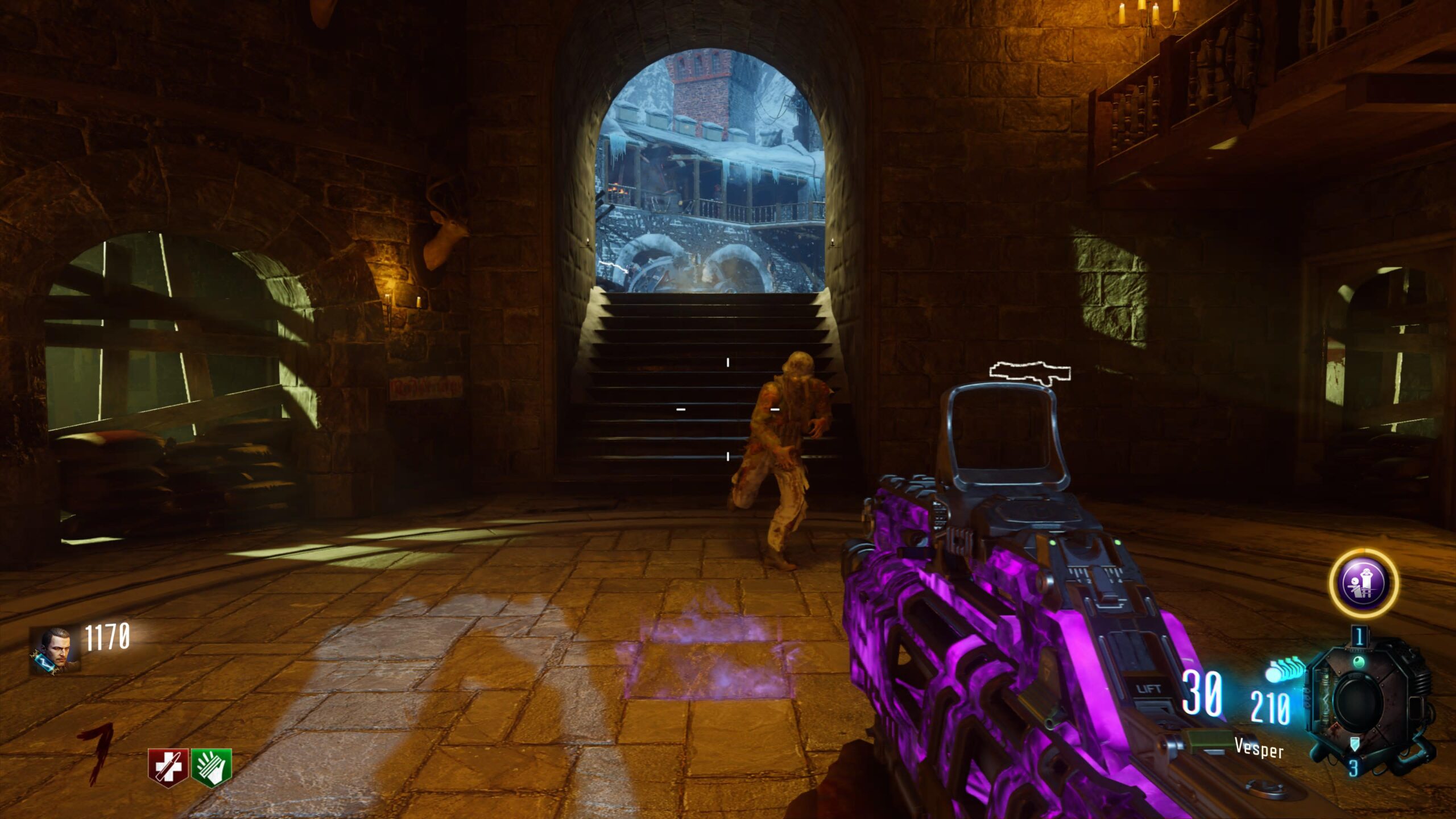1456x819 pixels.
Task: Select the green hand perk icon
Action: pyautogui.click(x=212, y=767)
